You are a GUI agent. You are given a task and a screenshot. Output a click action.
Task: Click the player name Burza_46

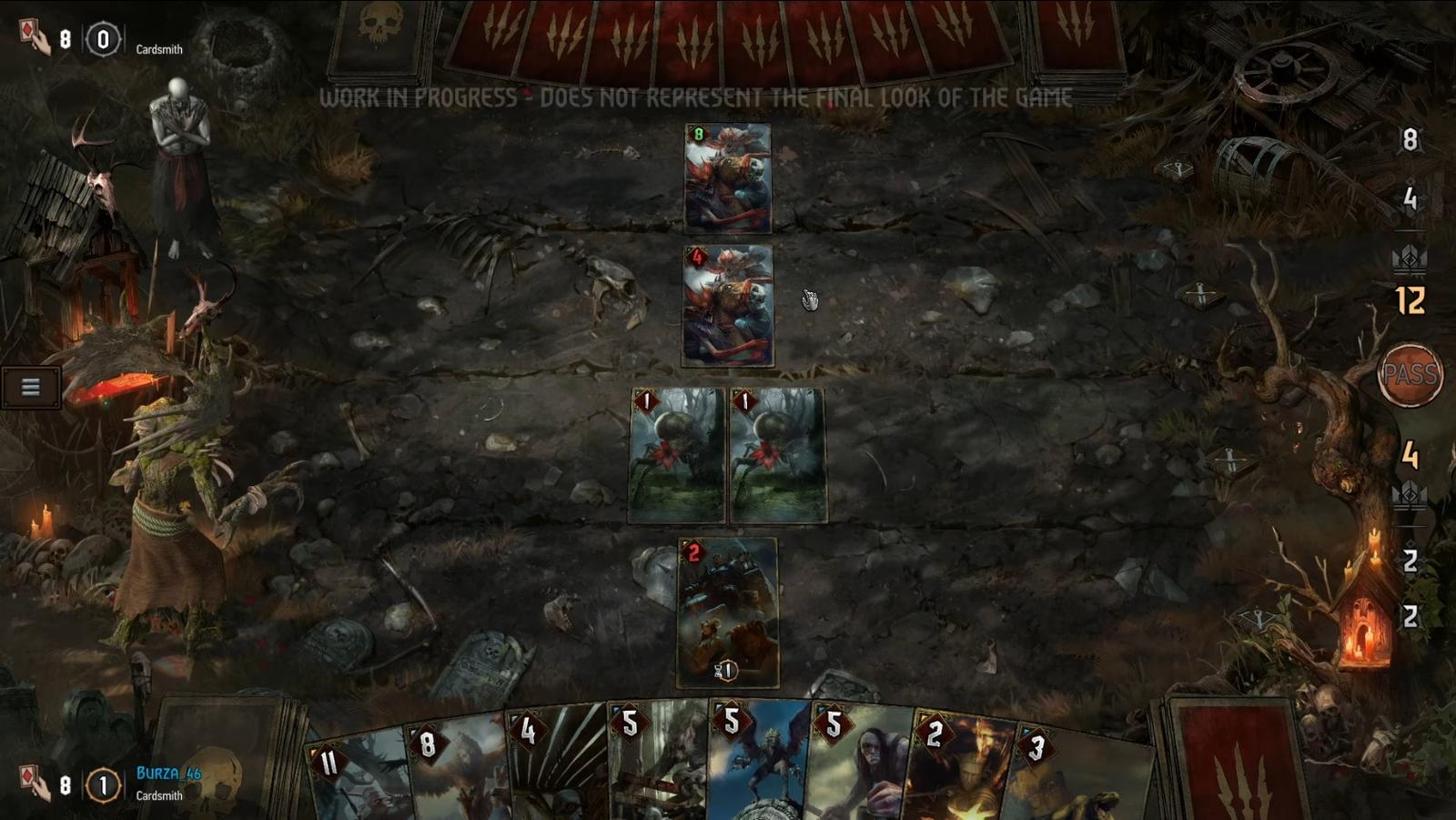(x=169, y=774)
